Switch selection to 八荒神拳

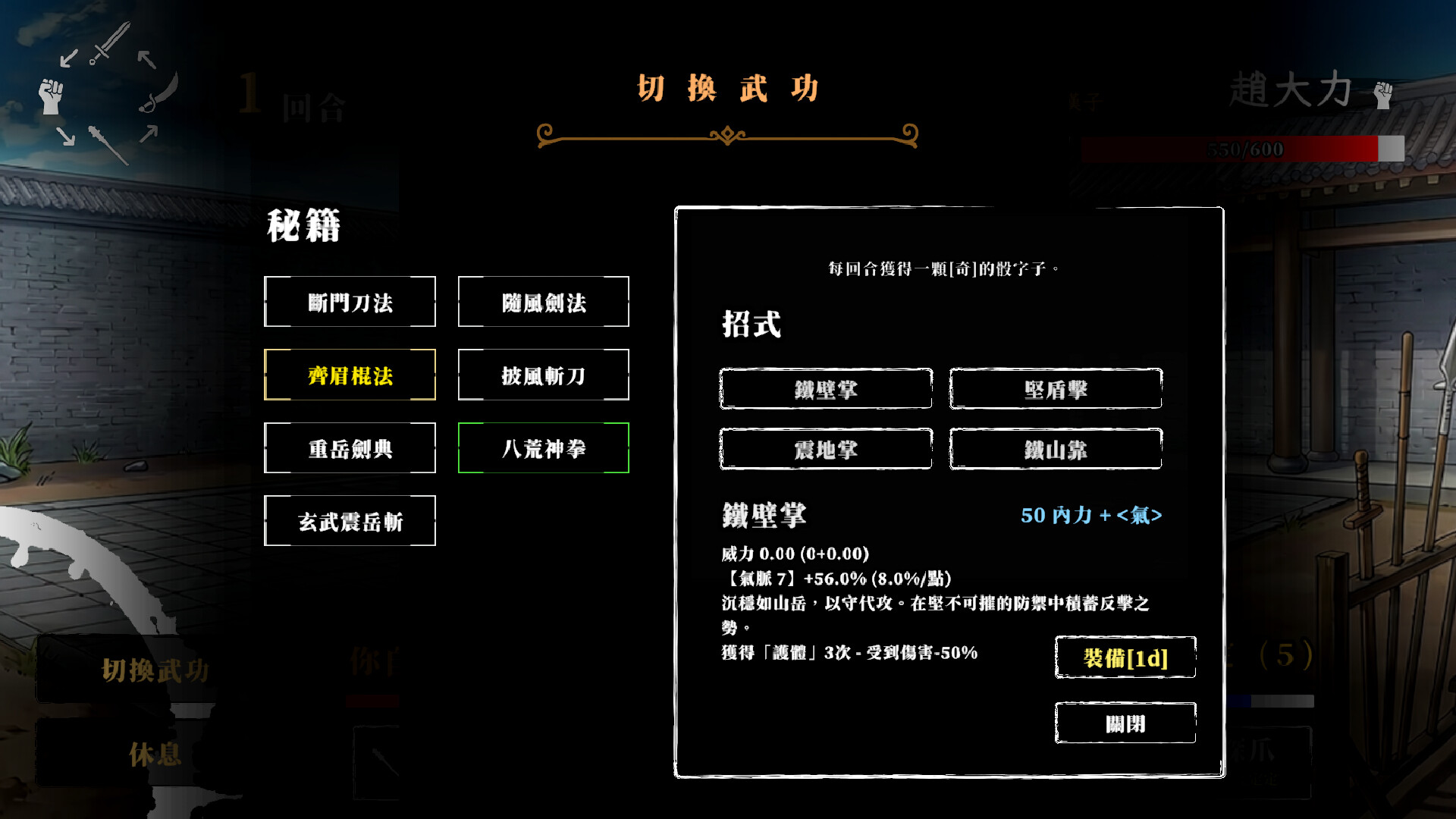click(543, 447)
